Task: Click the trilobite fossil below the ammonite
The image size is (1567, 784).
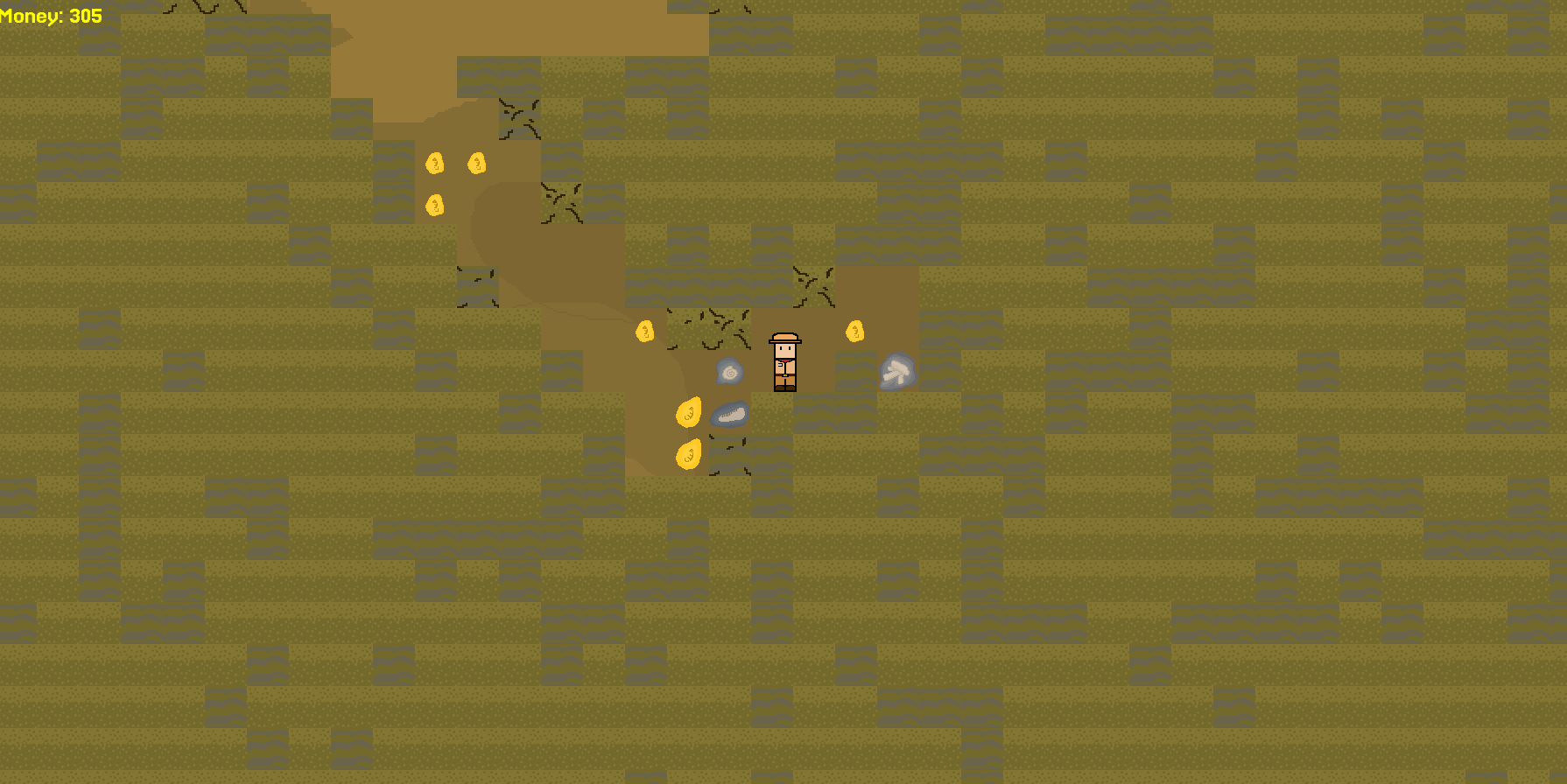Action: 731,413
